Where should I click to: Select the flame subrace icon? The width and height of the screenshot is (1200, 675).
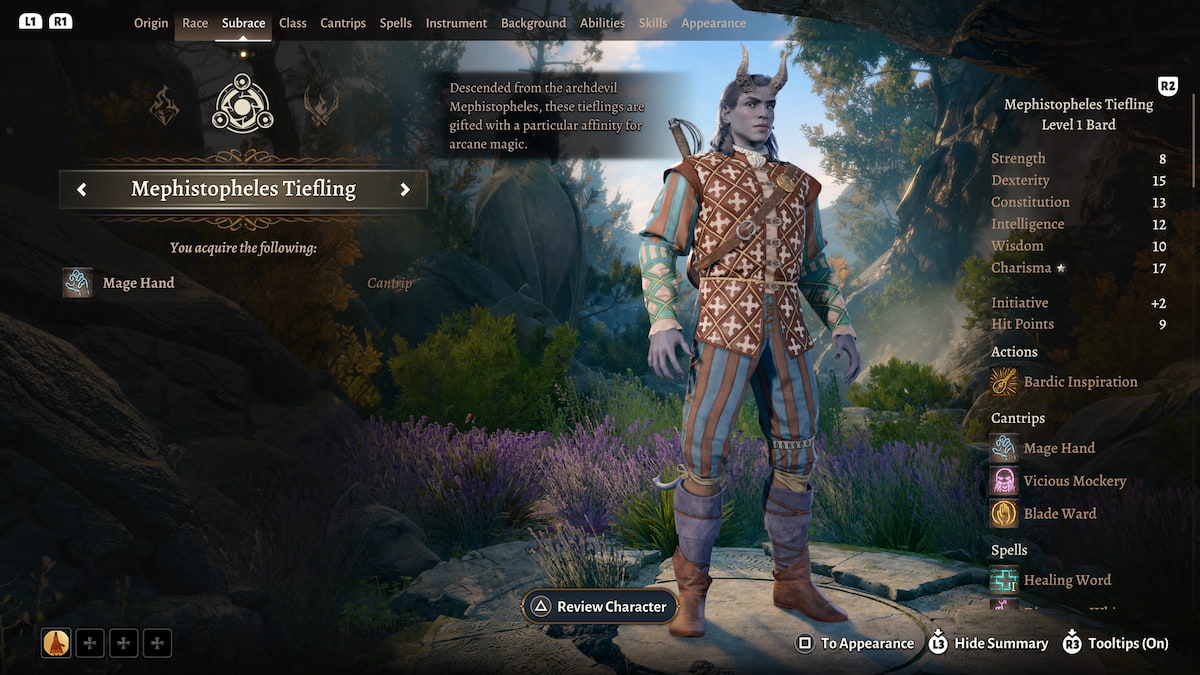[x=165, y=105]
